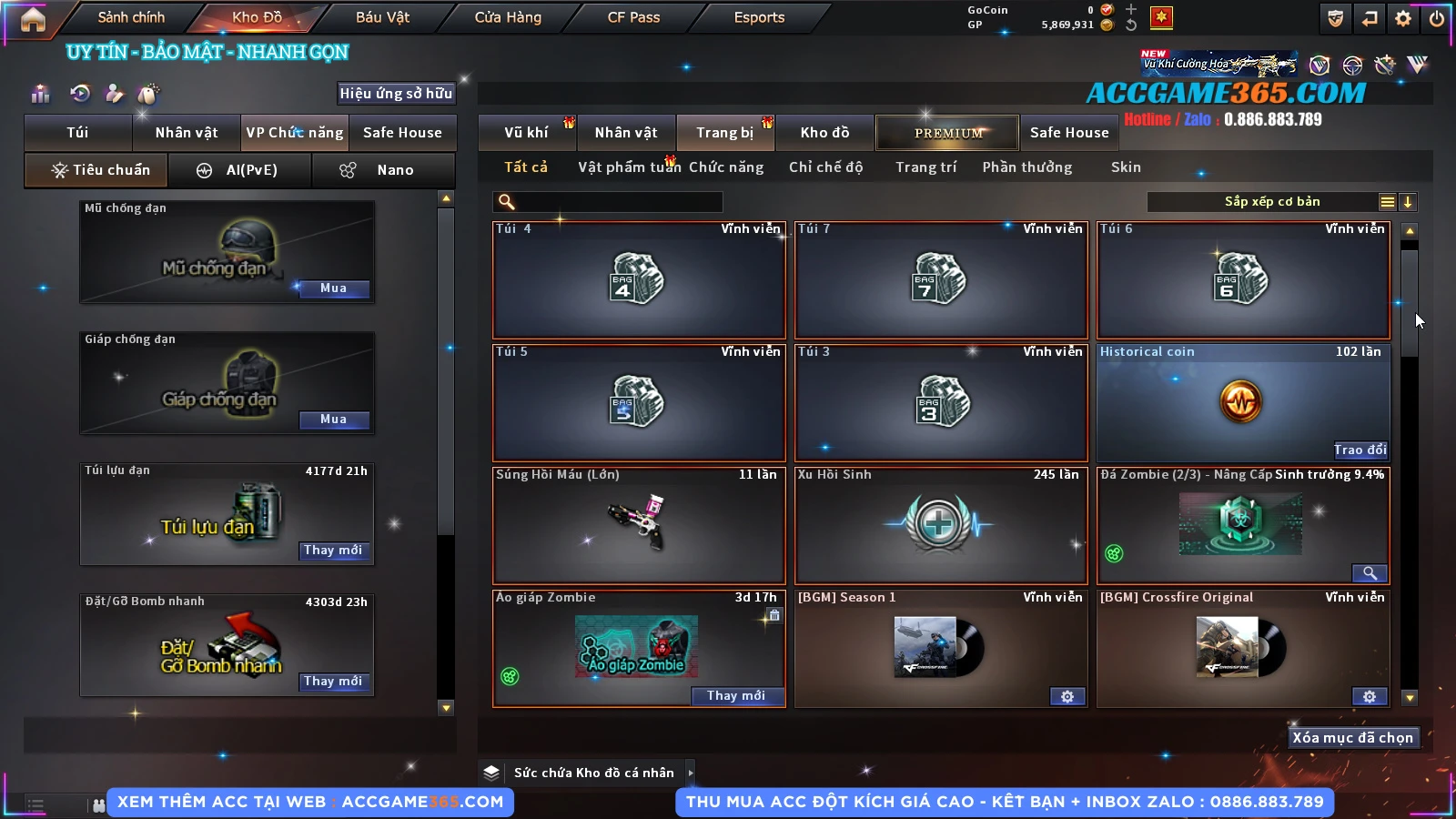Open the Sắp xếp cơ bản sort dropdown

click(x=1272, y=202)
